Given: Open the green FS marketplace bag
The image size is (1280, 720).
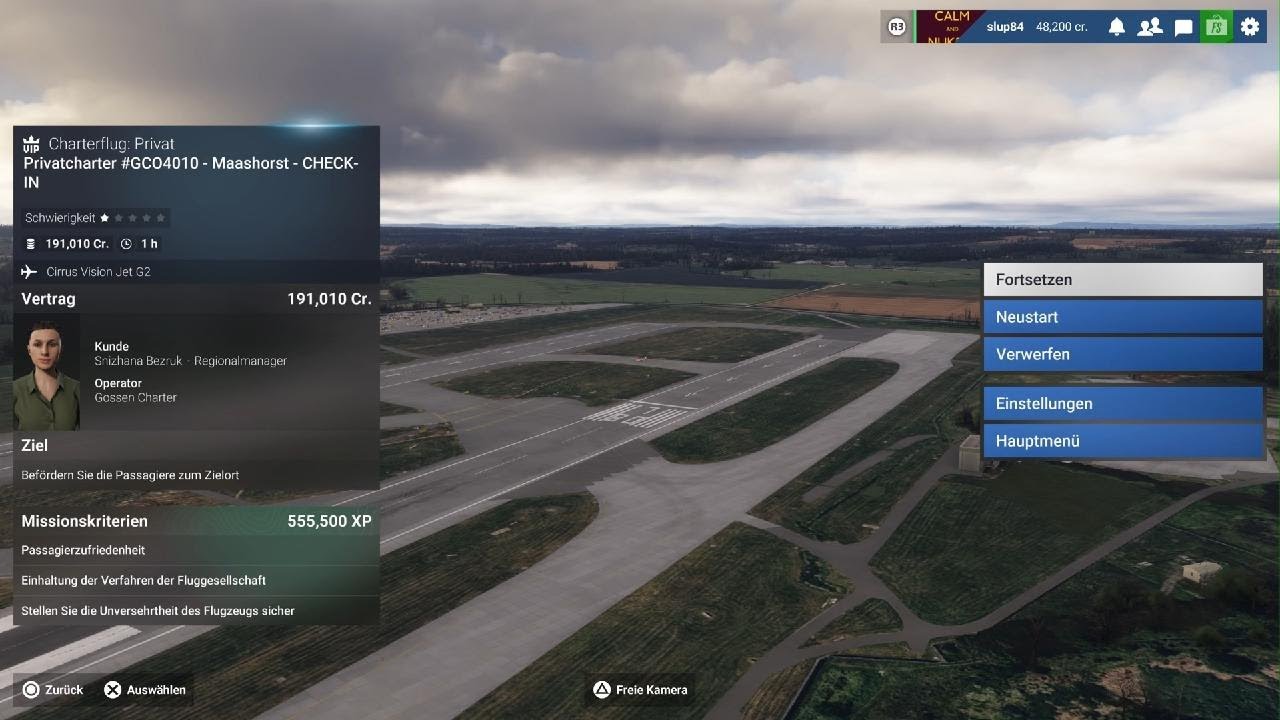Looking at the screenshot, I should pyautogui.click(x=1216, y=27).
